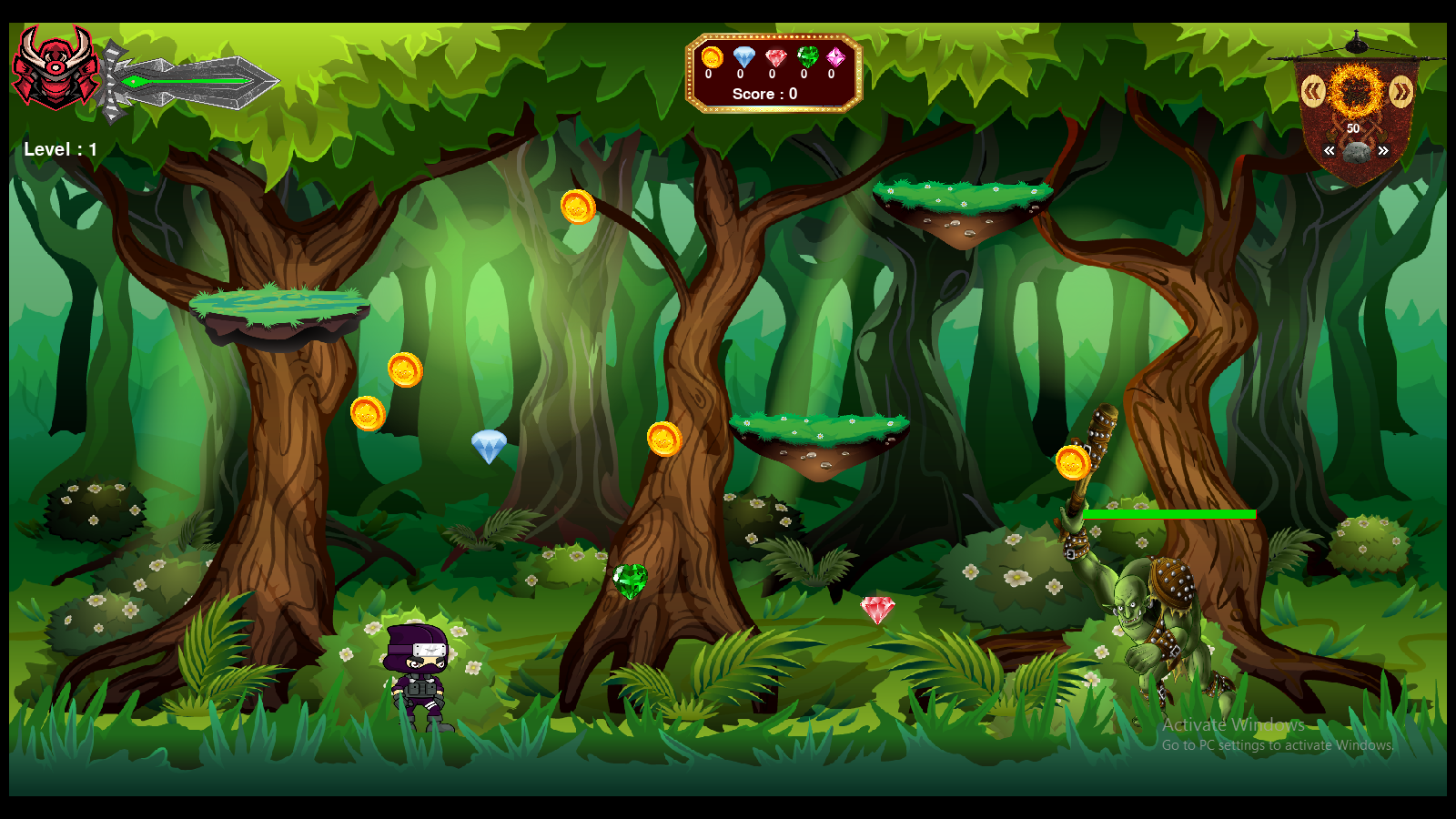
Task: Click the red ruby icon in the score panel
Action: point(775,57)
